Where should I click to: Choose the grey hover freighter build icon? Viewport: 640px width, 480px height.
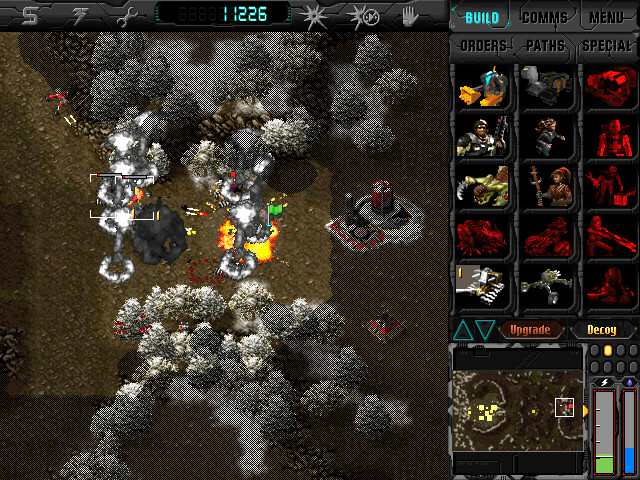pos(545,88)
